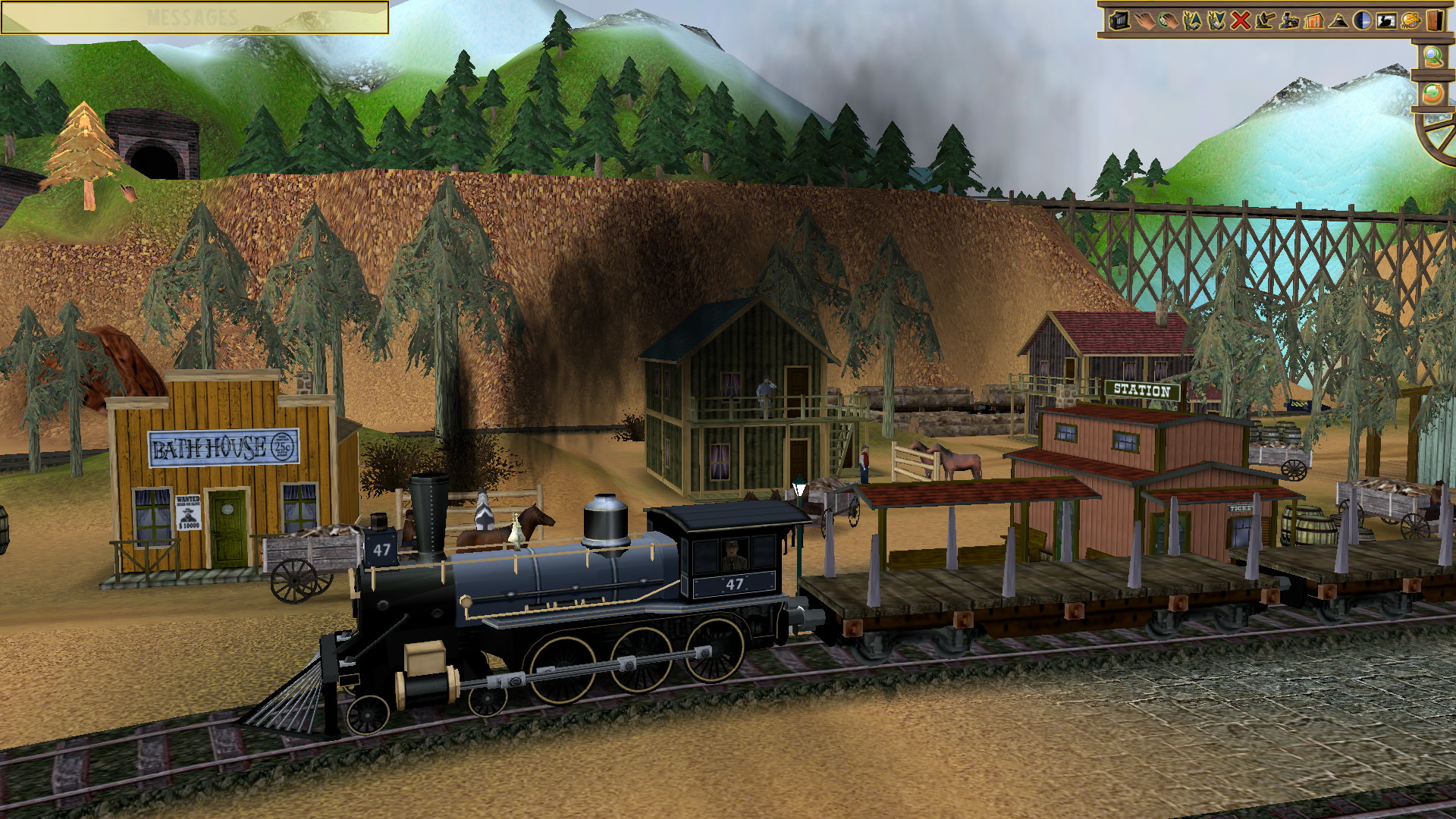The height and width of the screenshot is (819, 1456).
Task: Open the station building placement tool
Action: (x=1314, y=20)
